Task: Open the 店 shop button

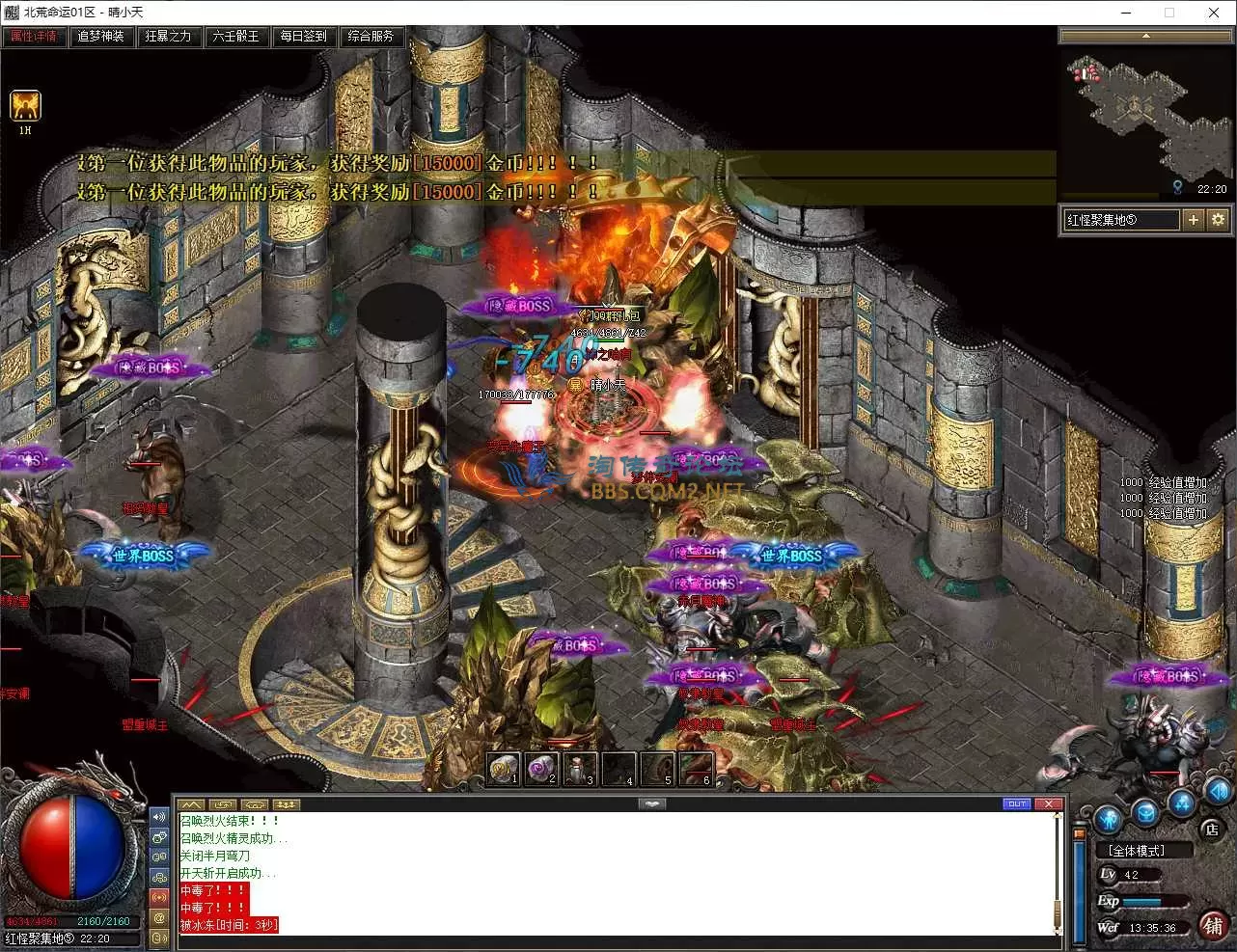Action: click(1212, 829)
